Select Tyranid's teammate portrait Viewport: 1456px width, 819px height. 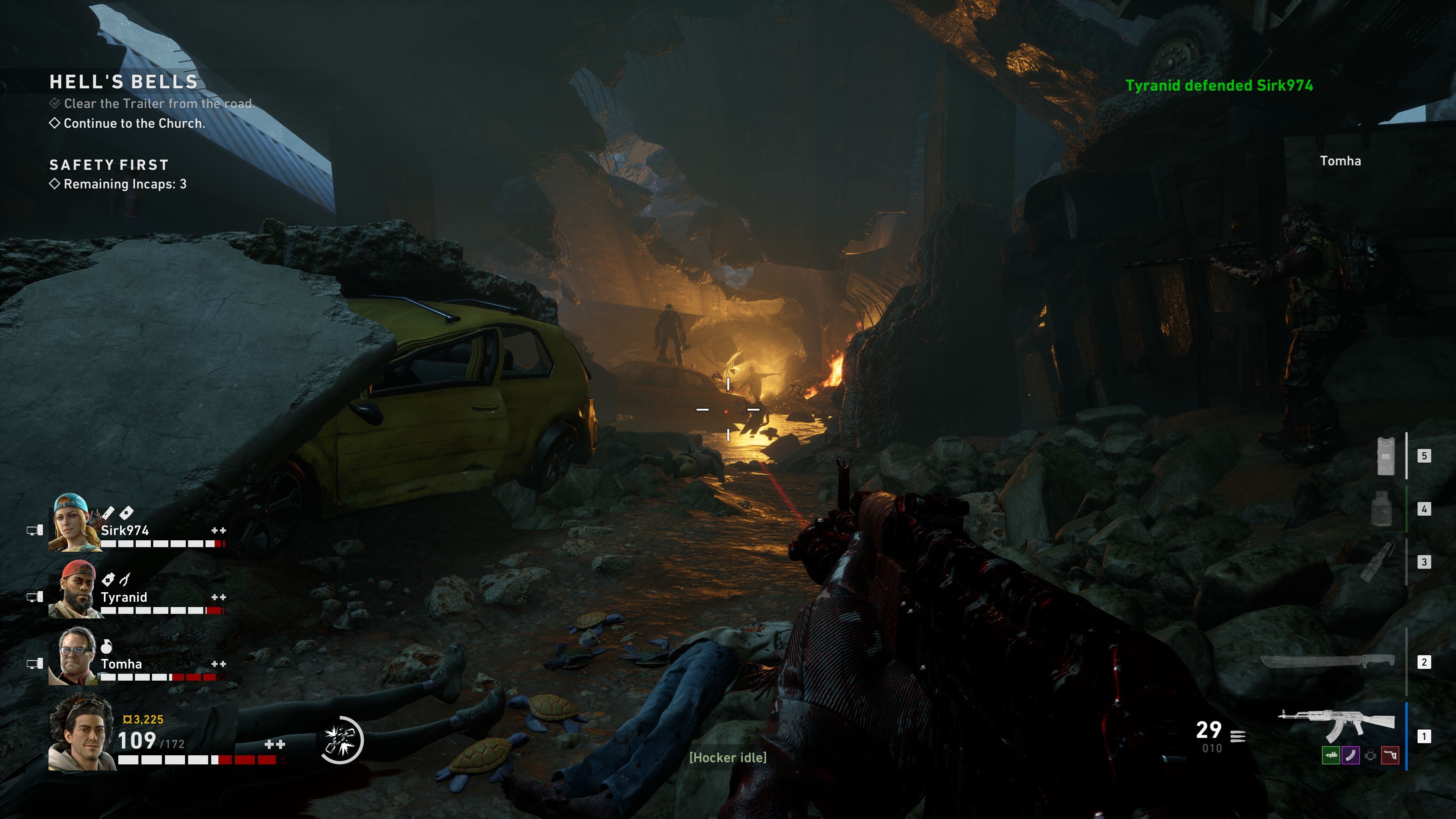click(76, 589)
